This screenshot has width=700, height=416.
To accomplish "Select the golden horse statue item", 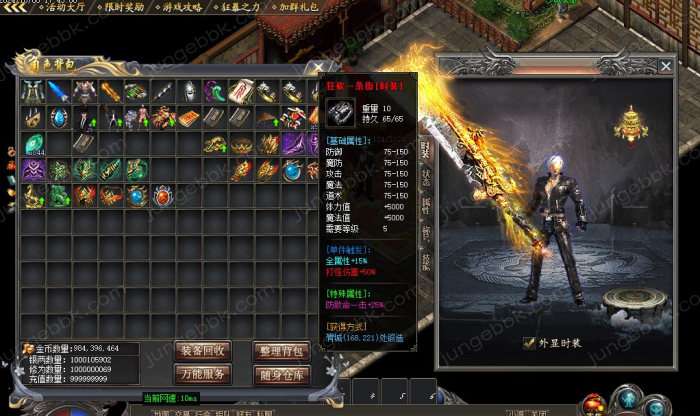I will [x=33, y=196].
